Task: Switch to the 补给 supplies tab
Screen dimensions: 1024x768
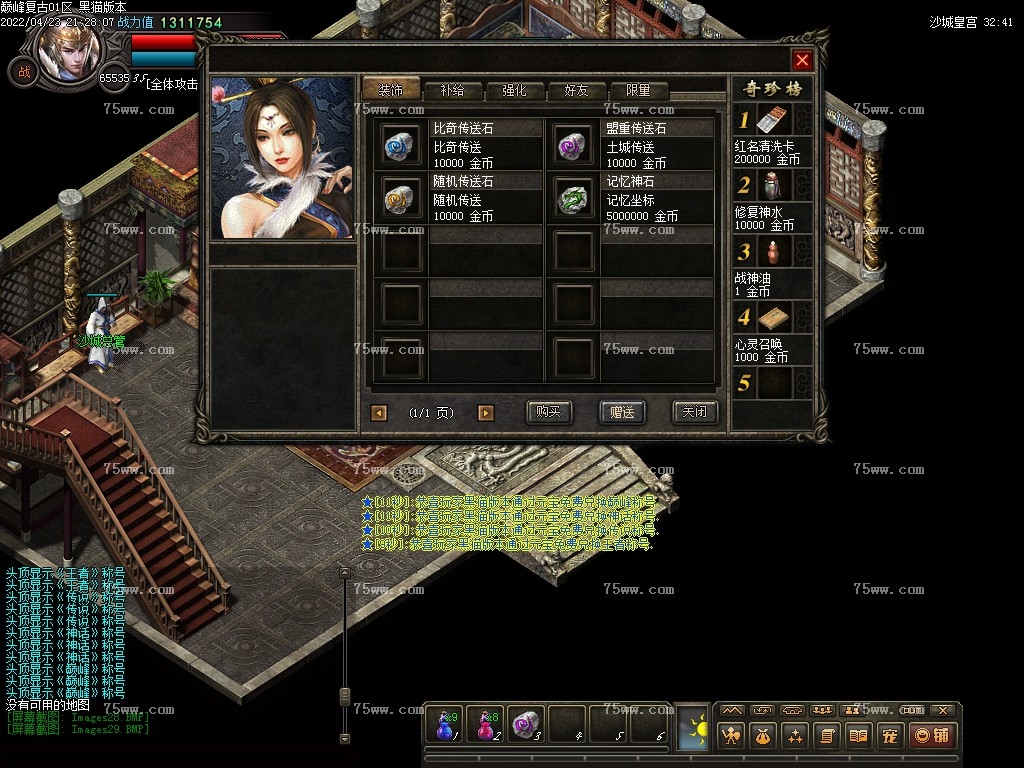Action: [451, 90]
